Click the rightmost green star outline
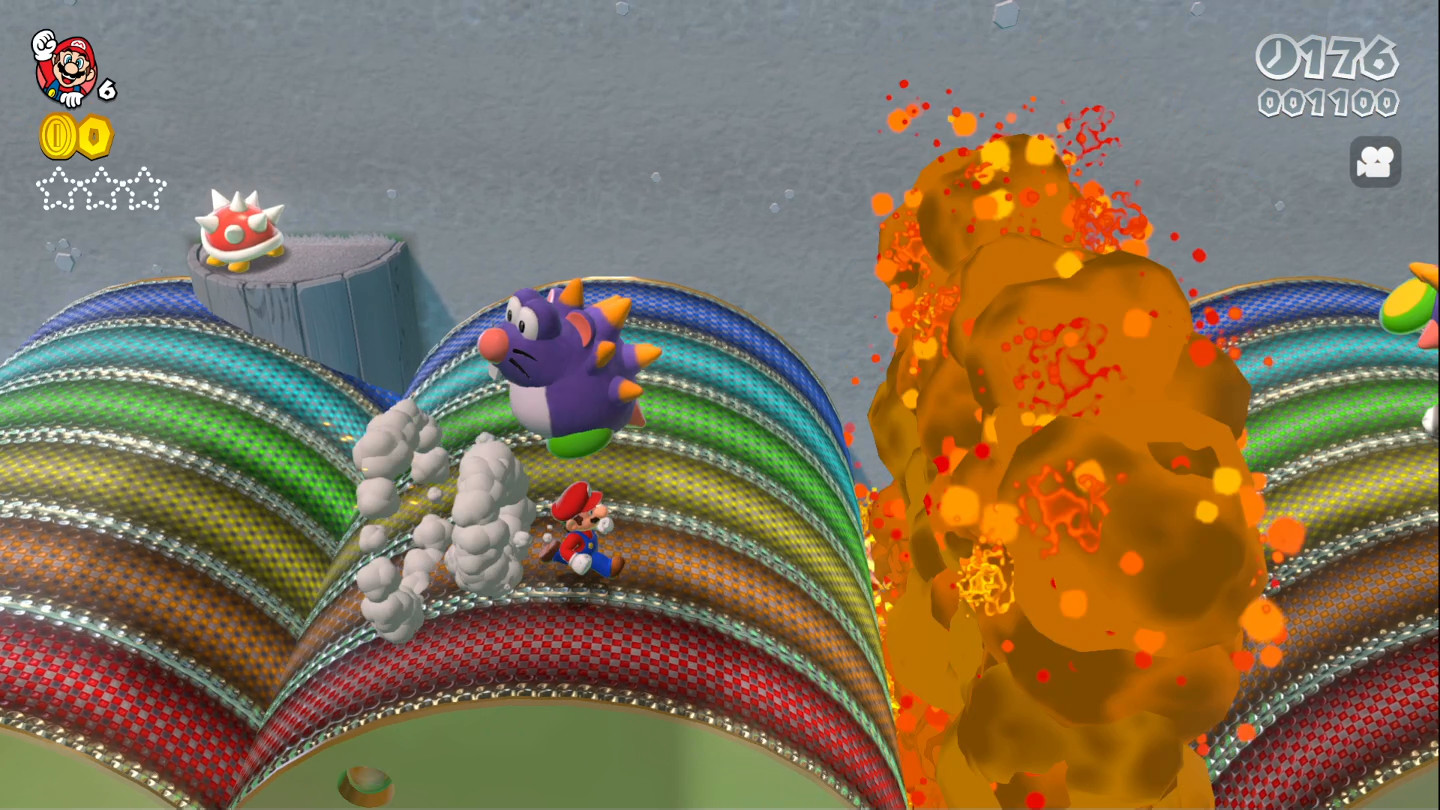 click(145, 190)
